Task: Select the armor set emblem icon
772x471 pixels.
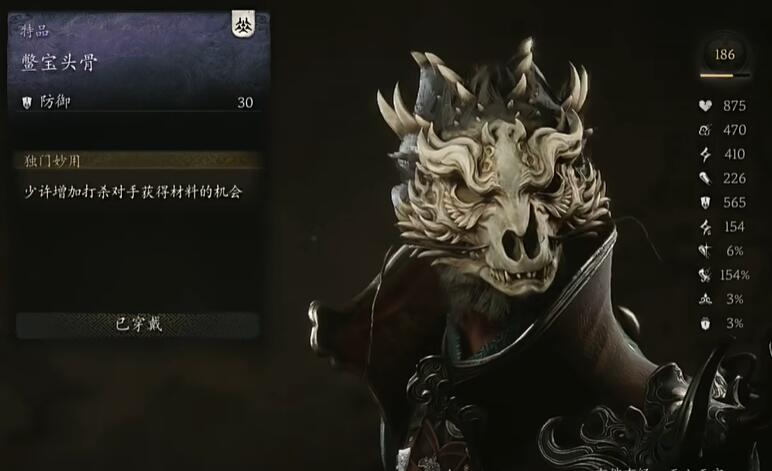Action: tap(243, 27)
